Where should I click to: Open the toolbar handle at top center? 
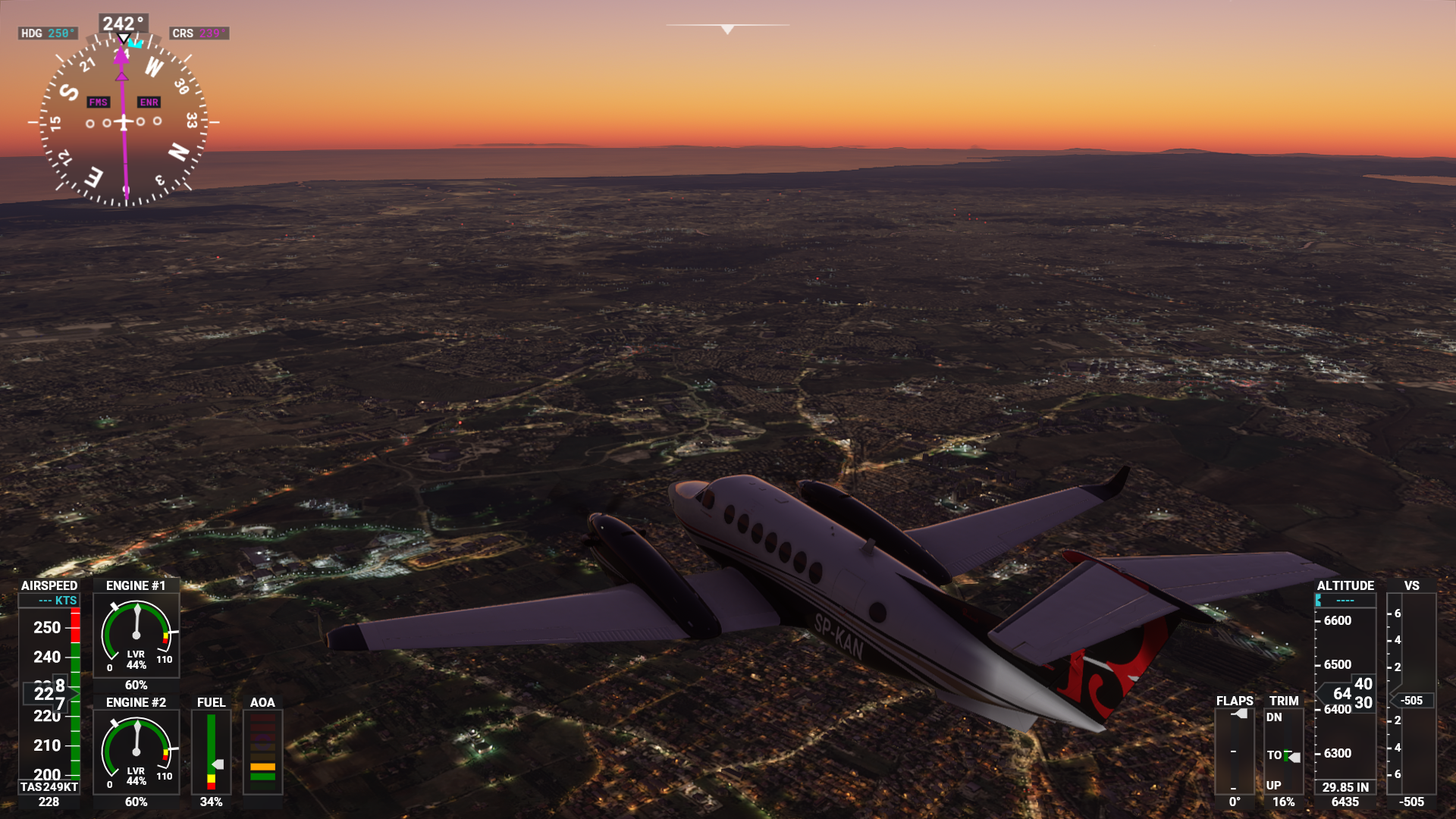727,29
